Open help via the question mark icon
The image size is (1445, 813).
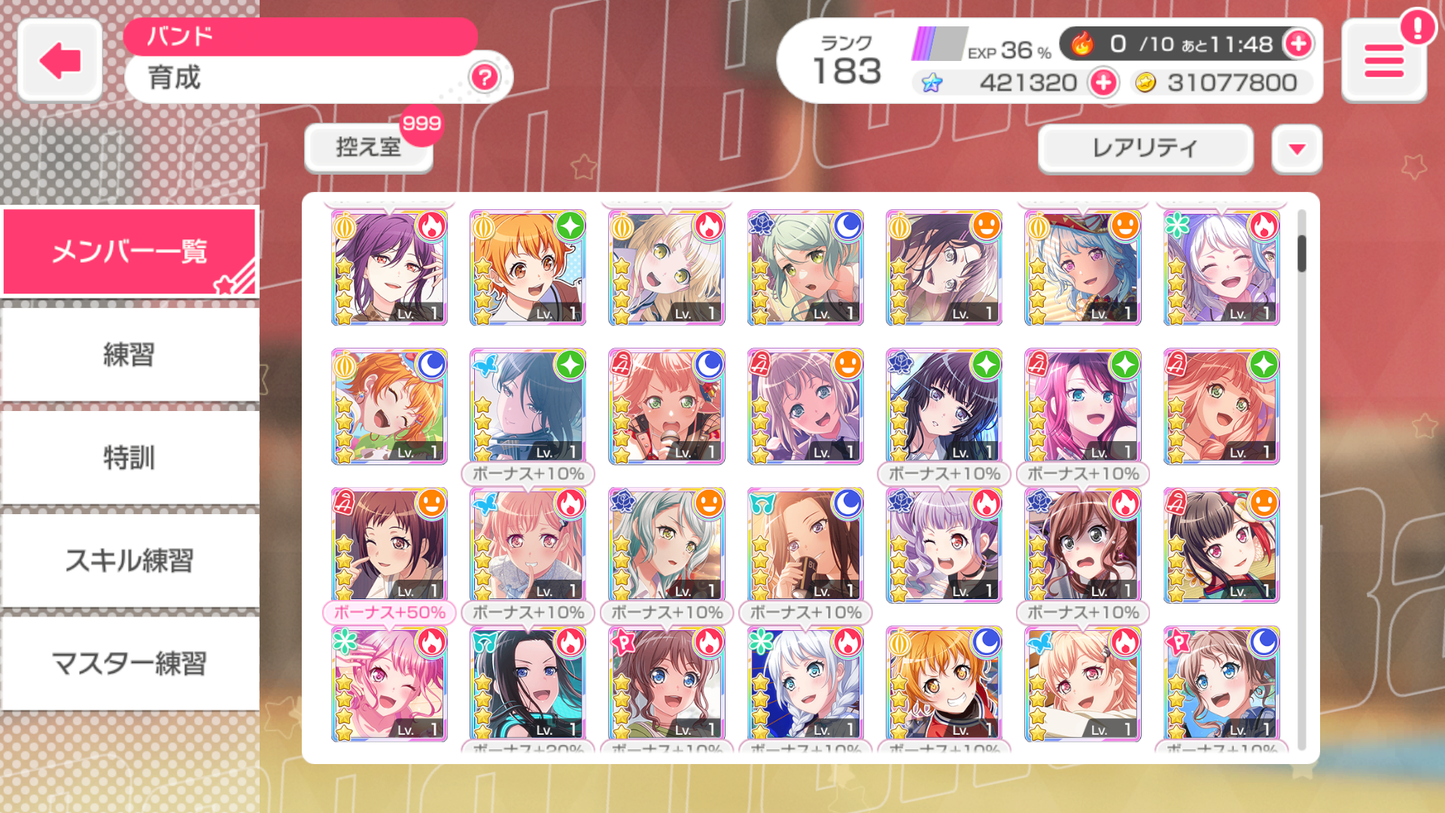tap(484, 78)
